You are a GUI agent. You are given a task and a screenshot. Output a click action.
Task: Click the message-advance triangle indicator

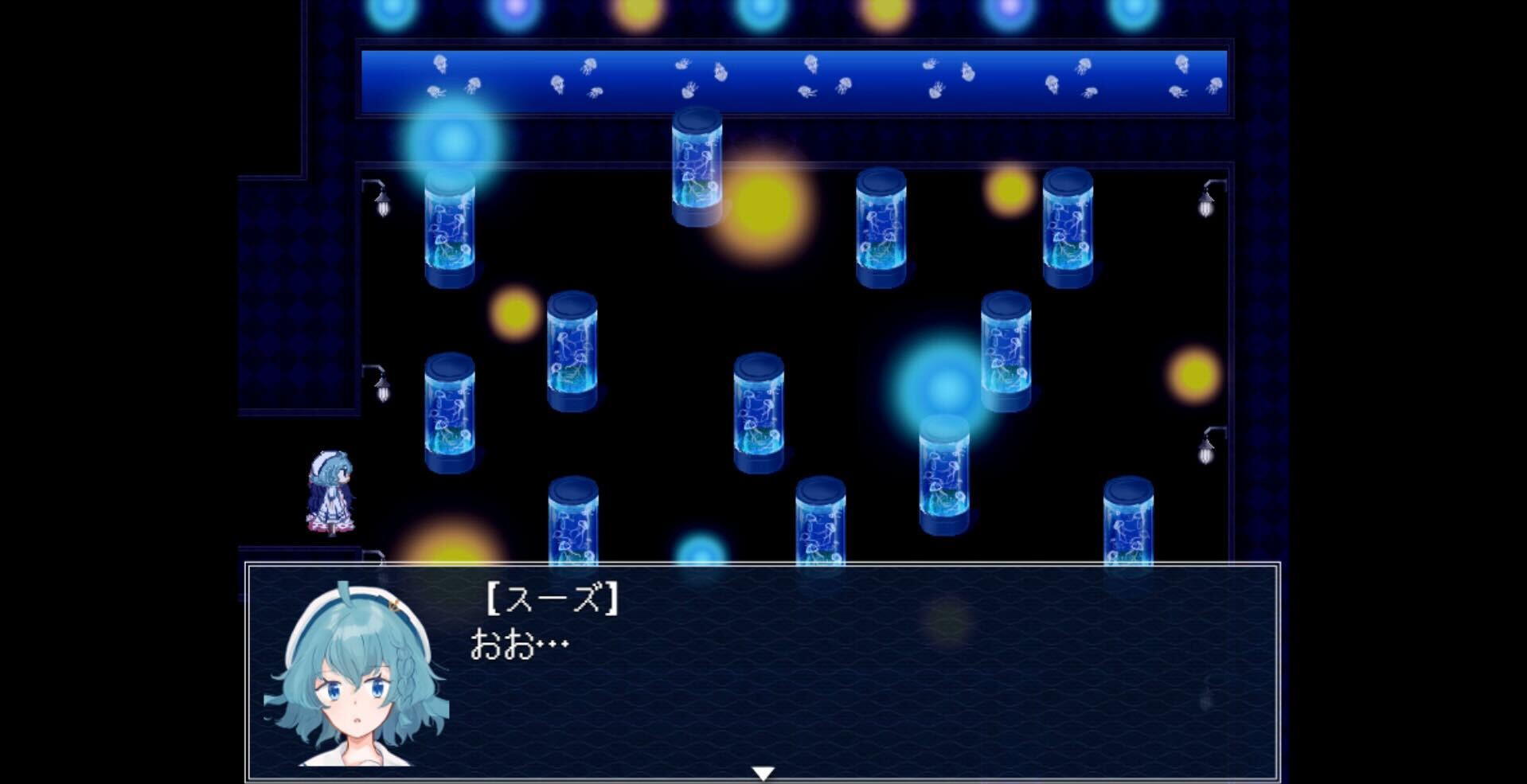pos(763,770)
